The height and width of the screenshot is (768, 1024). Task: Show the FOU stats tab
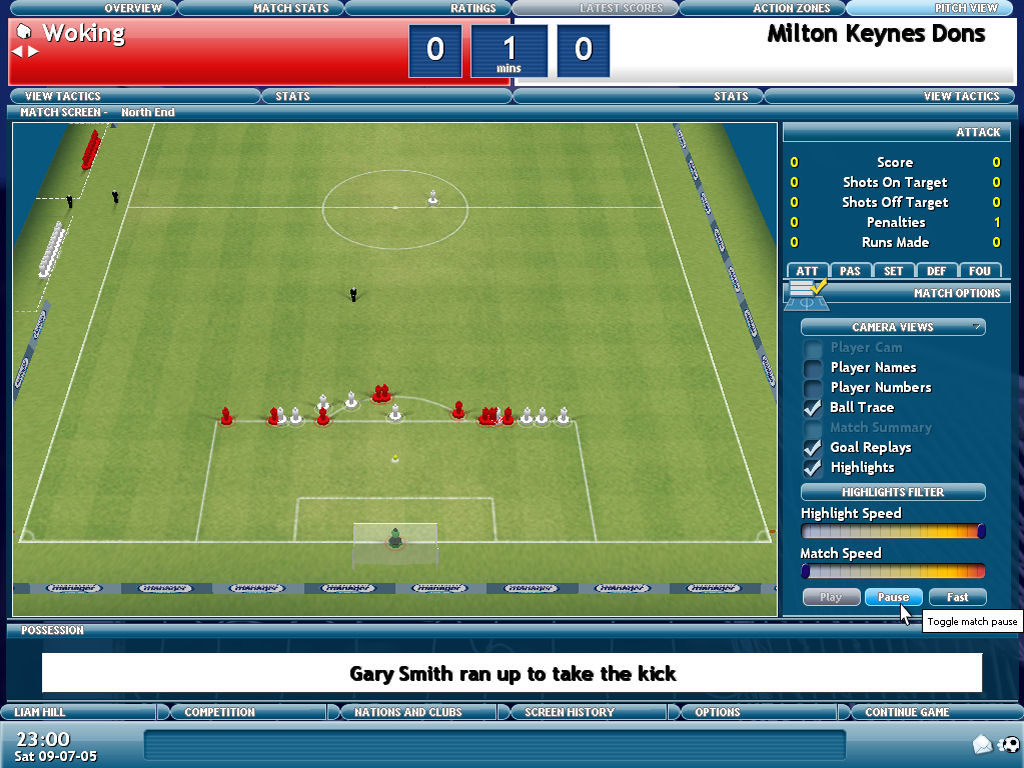pos(980,271)
